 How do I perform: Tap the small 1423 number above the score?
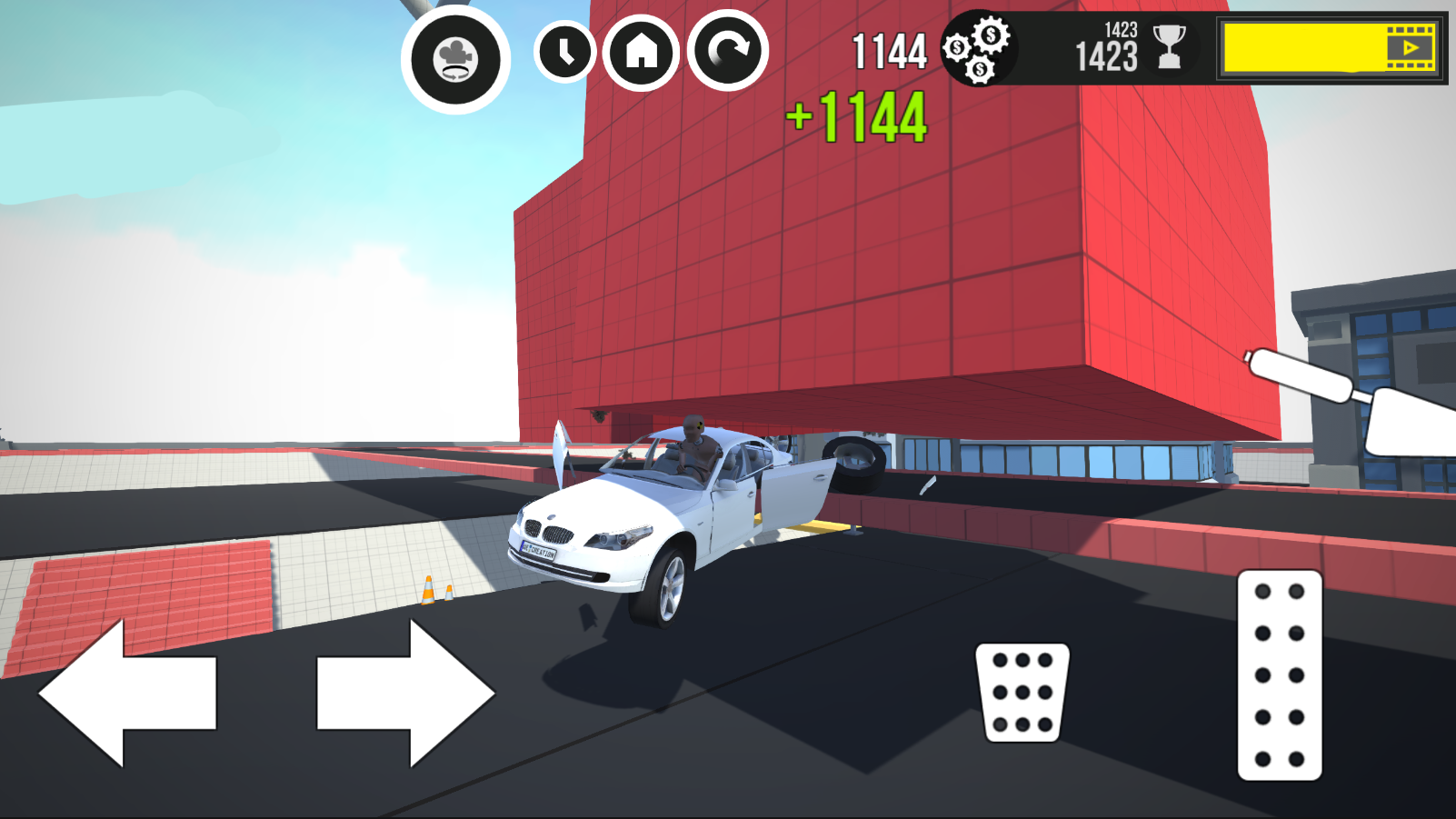pyautogui.click(x=1119, y=30)
